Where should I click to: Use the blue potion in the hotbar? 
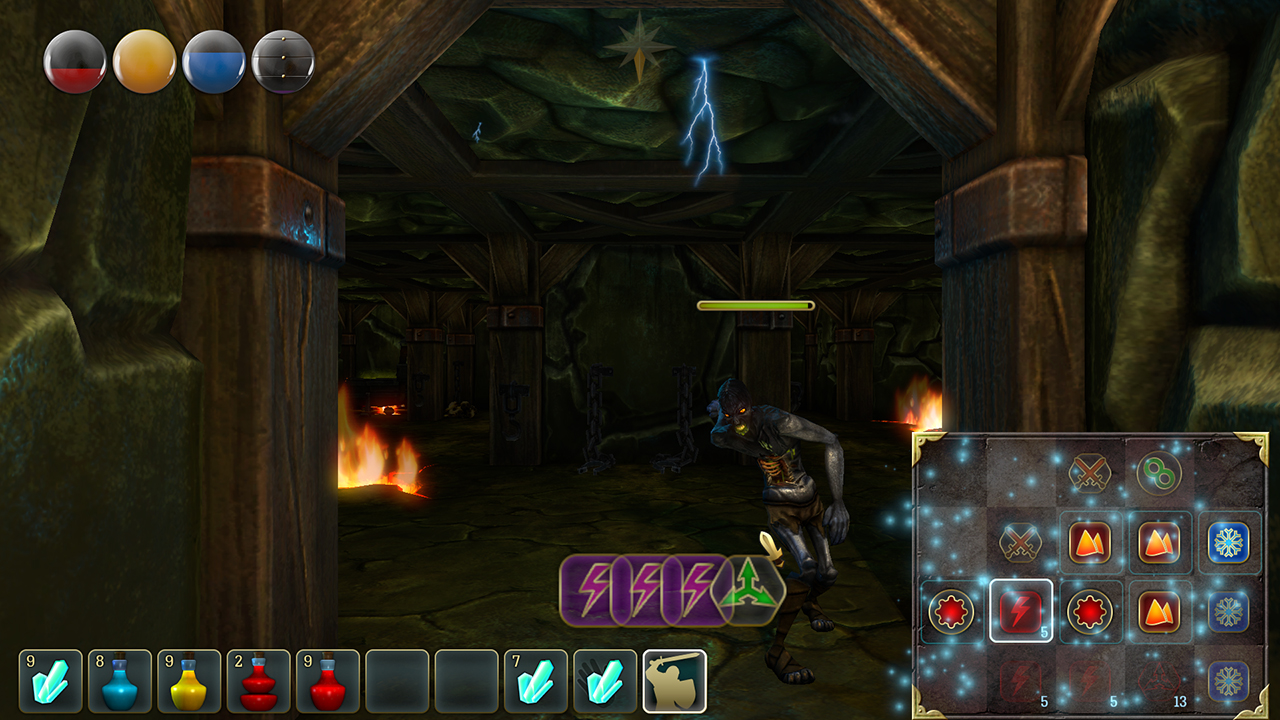tap(120, 681)
